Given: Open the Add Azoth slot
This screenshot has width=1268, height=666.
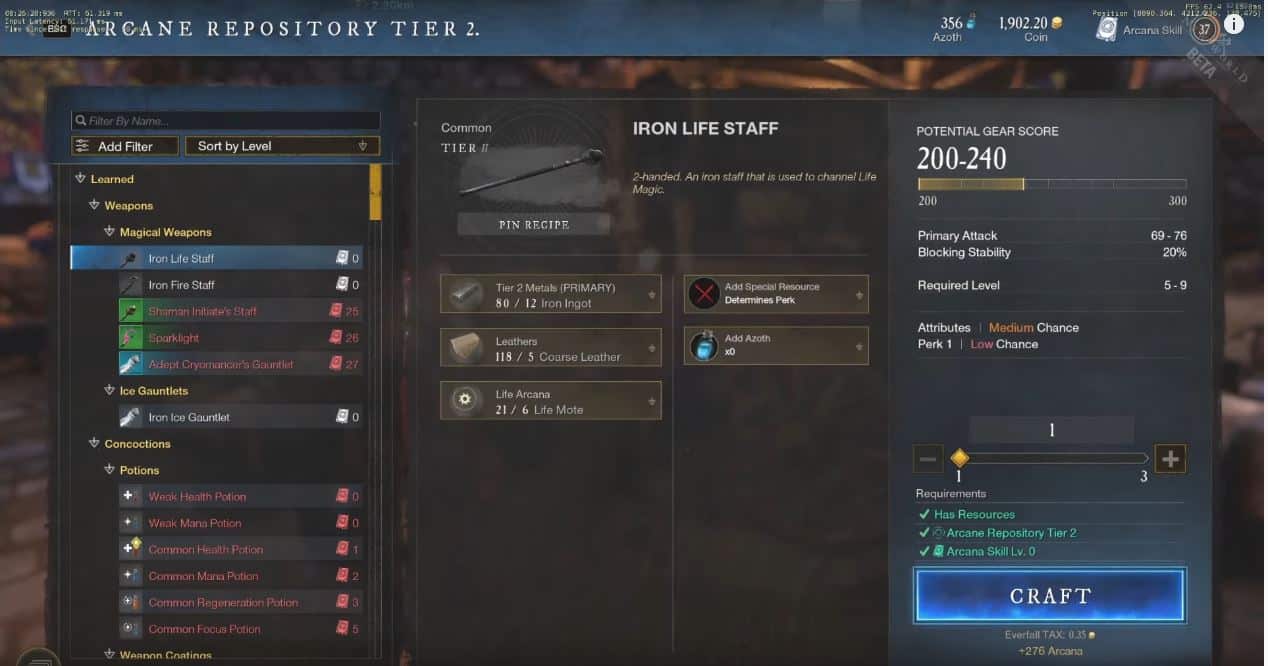Looking at the screenshot, I should point(776,346).
